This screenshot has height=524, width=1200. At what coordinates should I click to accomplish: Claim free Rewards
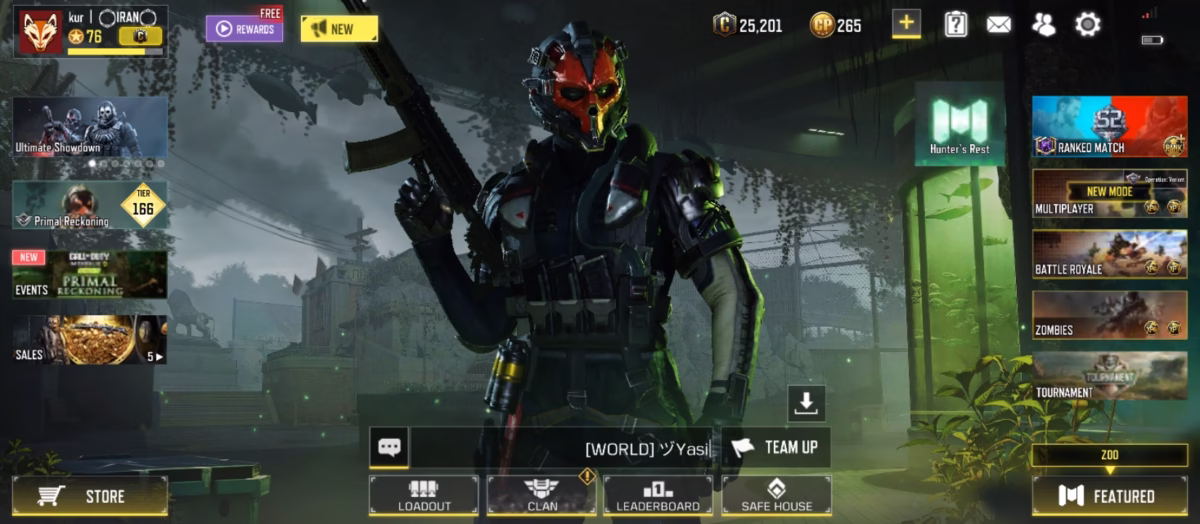(245, 28)
